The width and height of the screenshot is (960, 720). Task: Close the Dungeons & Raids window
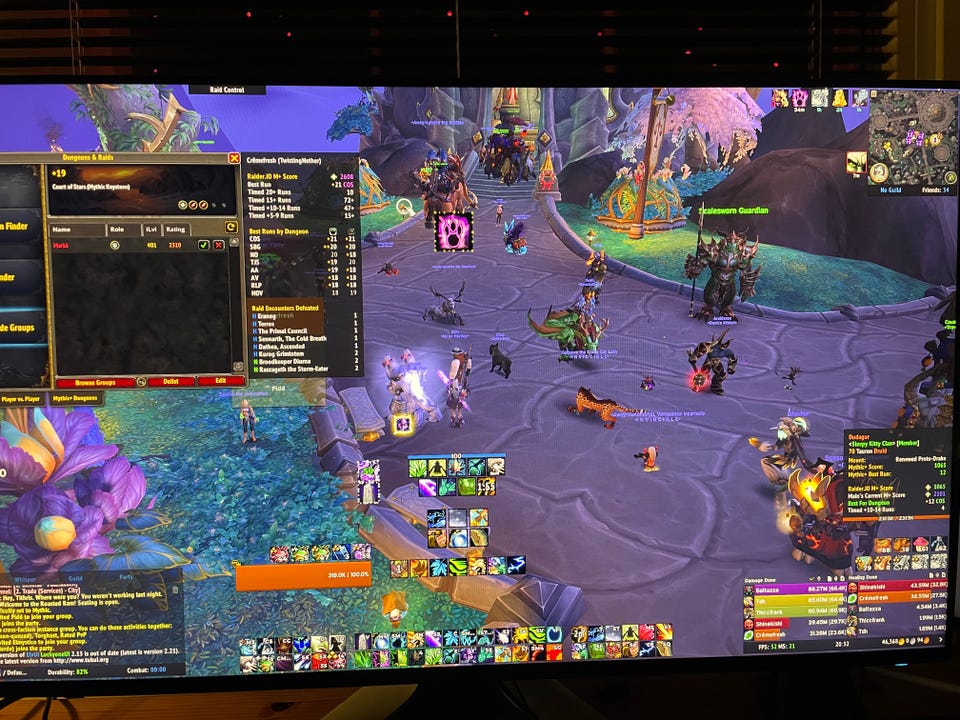point(234,158)
